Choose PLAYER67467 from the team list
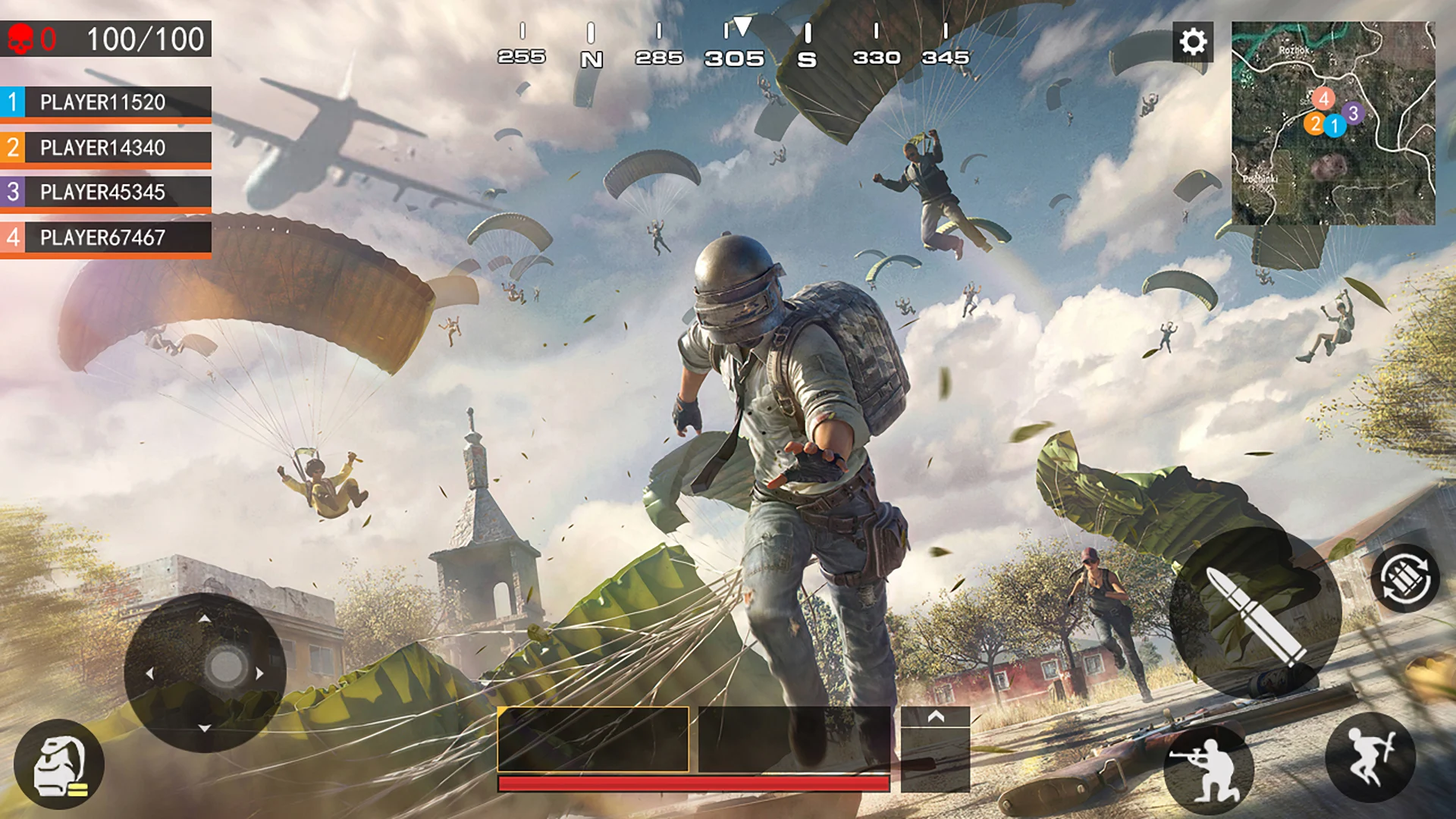This screenshot has width=1456, height=819. 106,237
